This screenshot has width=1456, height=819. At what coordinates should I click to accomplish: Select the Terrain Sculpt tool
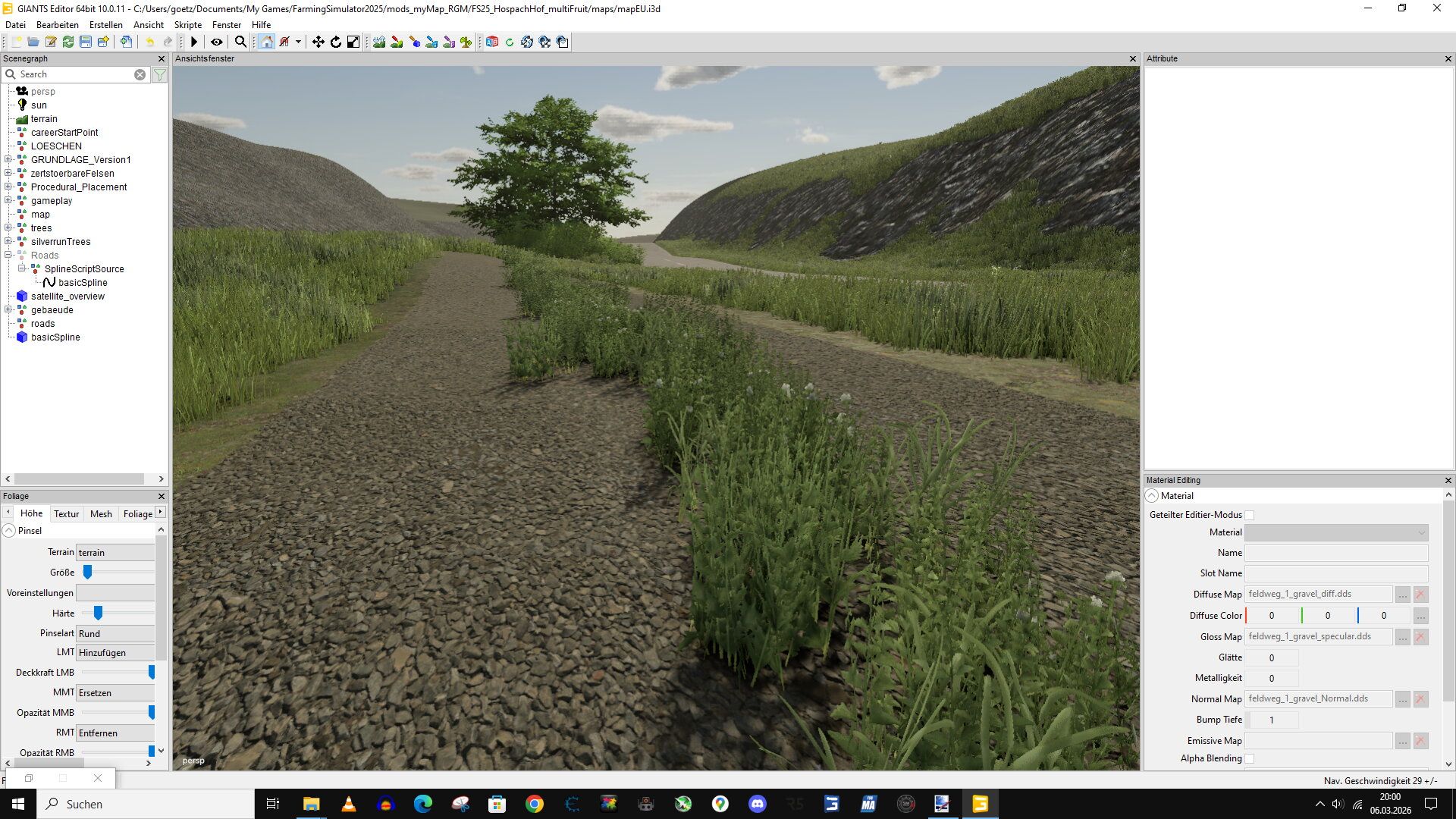380,42
